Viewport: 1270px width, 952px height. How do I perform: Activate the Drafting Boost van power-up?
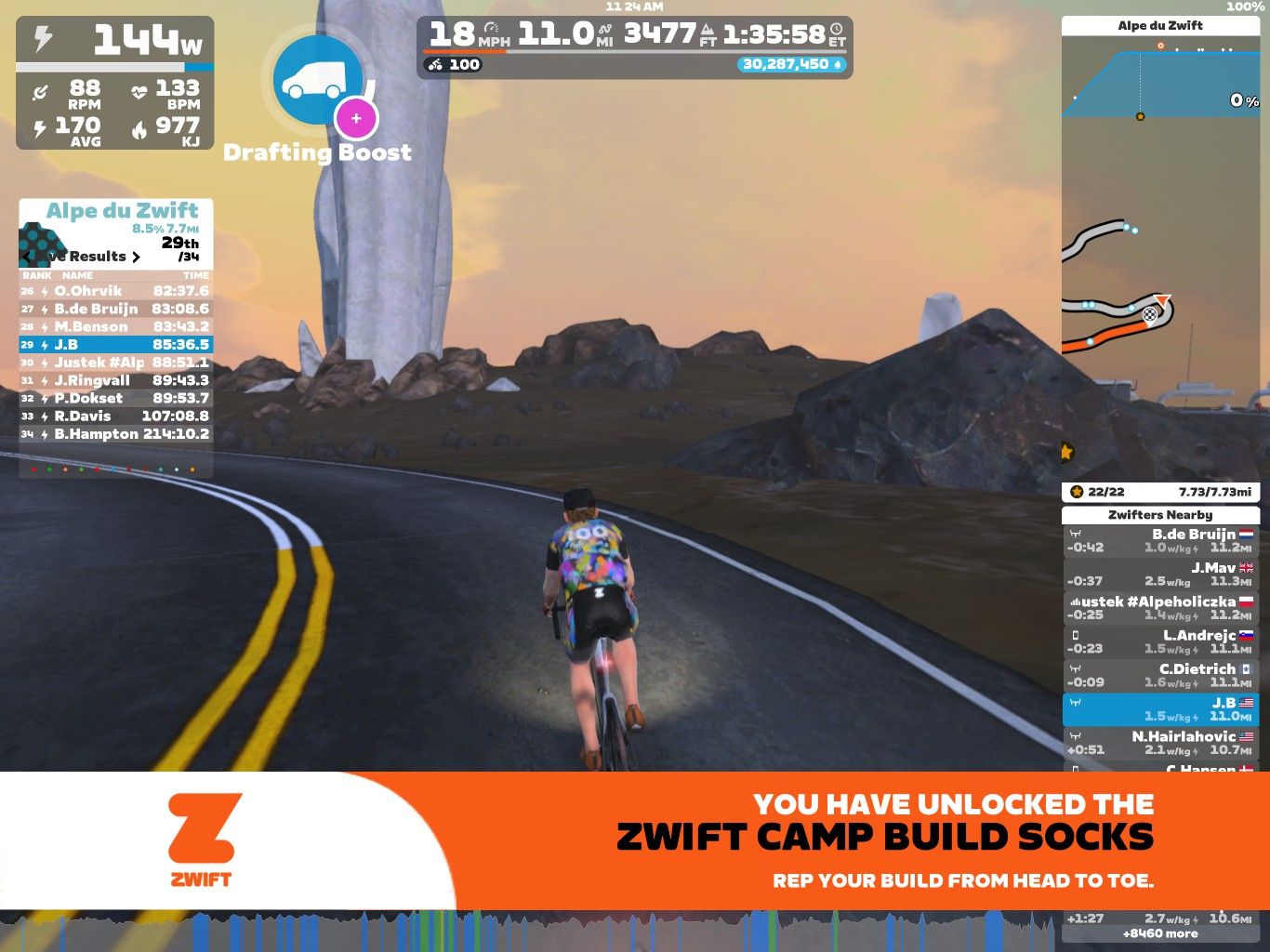coord(318,82)
